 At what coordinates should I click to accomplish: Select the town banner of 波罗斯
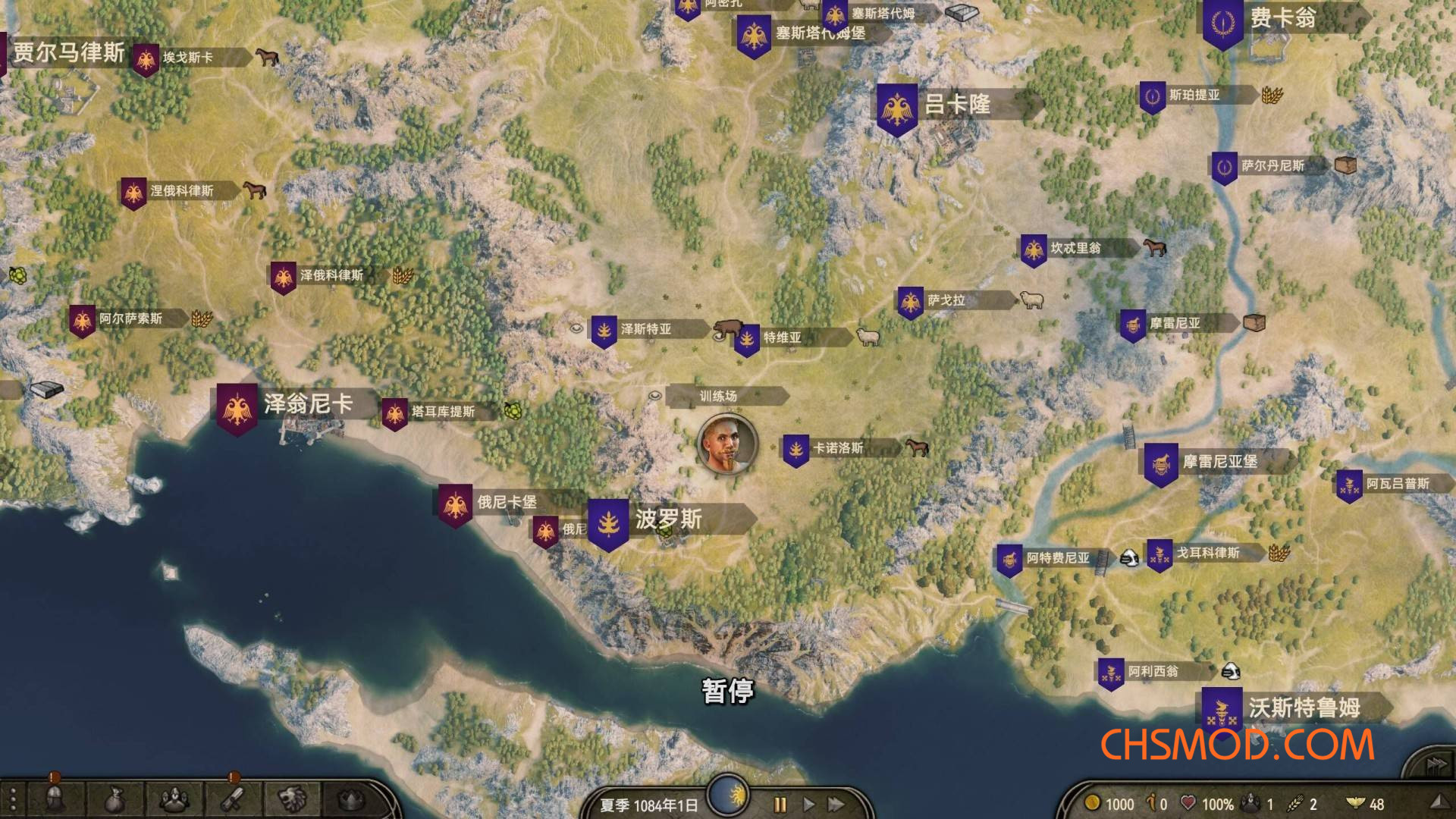[607, 521]
